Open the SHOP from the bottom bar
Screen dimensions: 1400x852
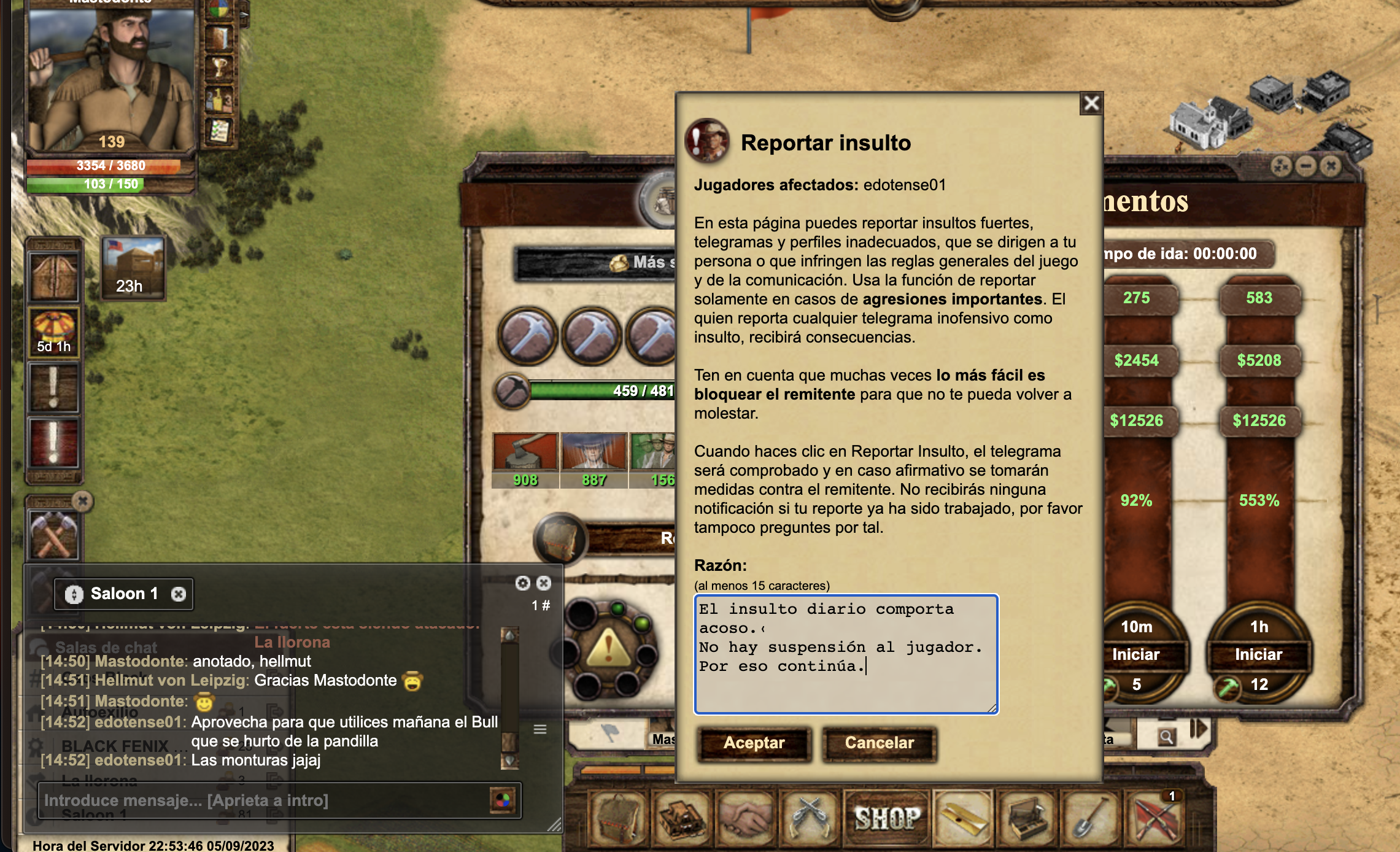pos(888,818)
